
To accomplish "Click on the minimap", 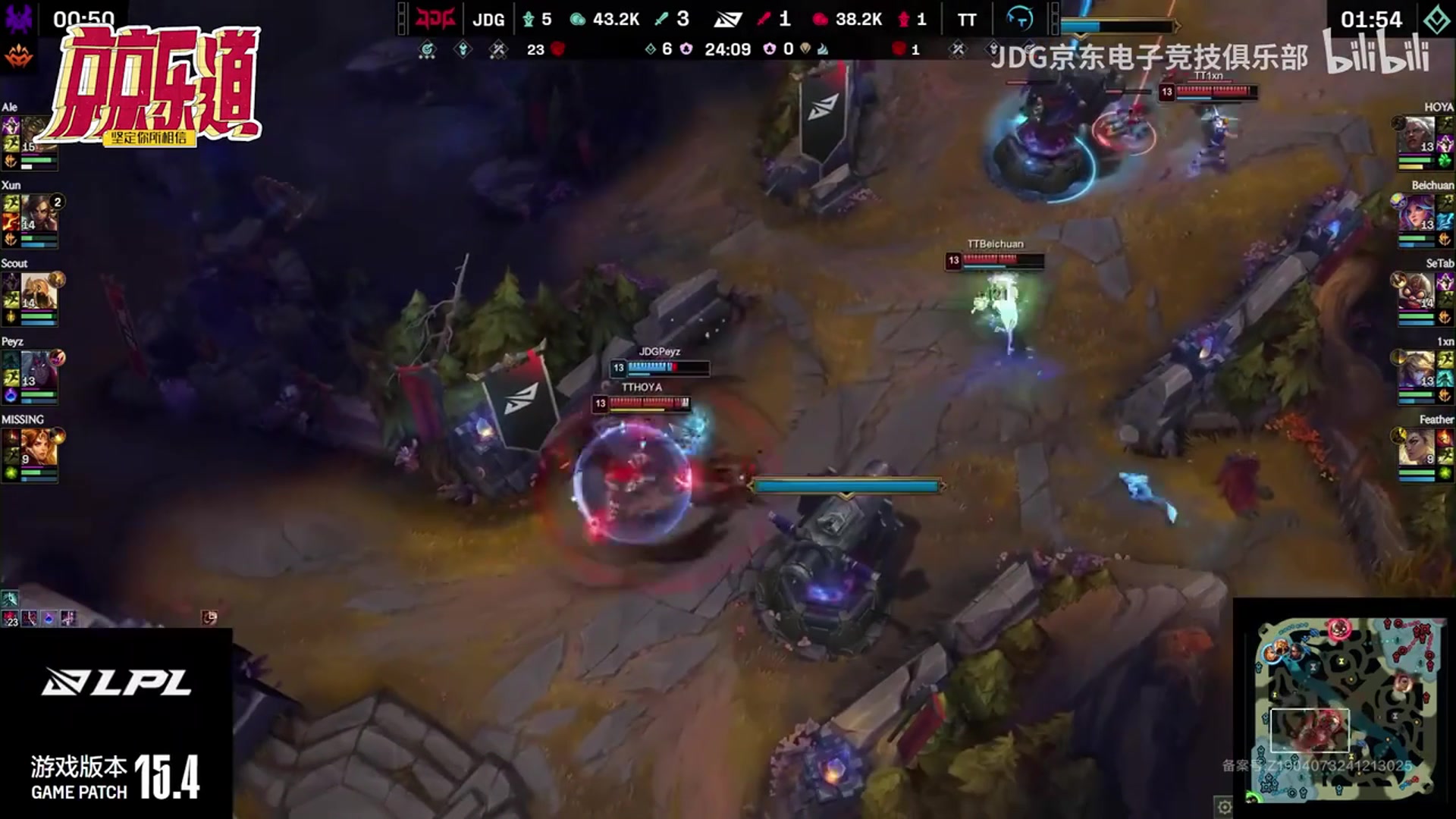I will pos(1346,709).
